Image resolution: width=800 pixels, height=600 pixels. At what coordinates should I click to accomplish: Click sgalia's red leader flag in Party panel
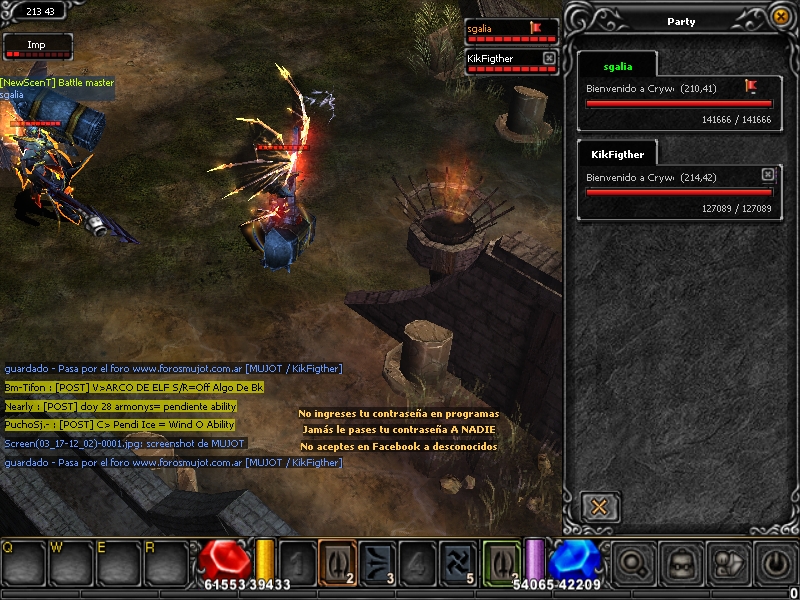click(751, 87)
